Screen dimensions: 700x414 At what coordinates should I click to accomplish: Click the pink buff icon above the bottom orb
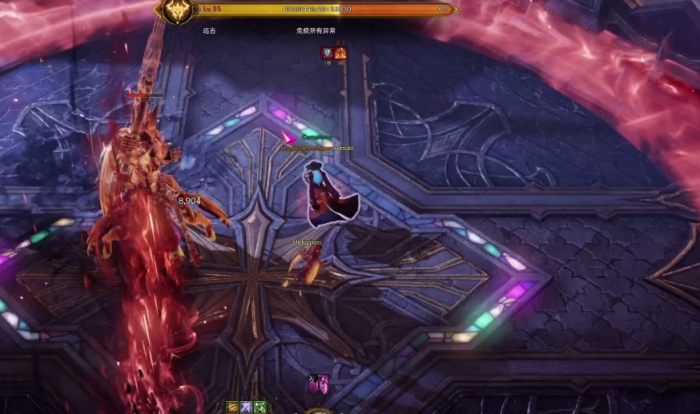pos(318,383)
